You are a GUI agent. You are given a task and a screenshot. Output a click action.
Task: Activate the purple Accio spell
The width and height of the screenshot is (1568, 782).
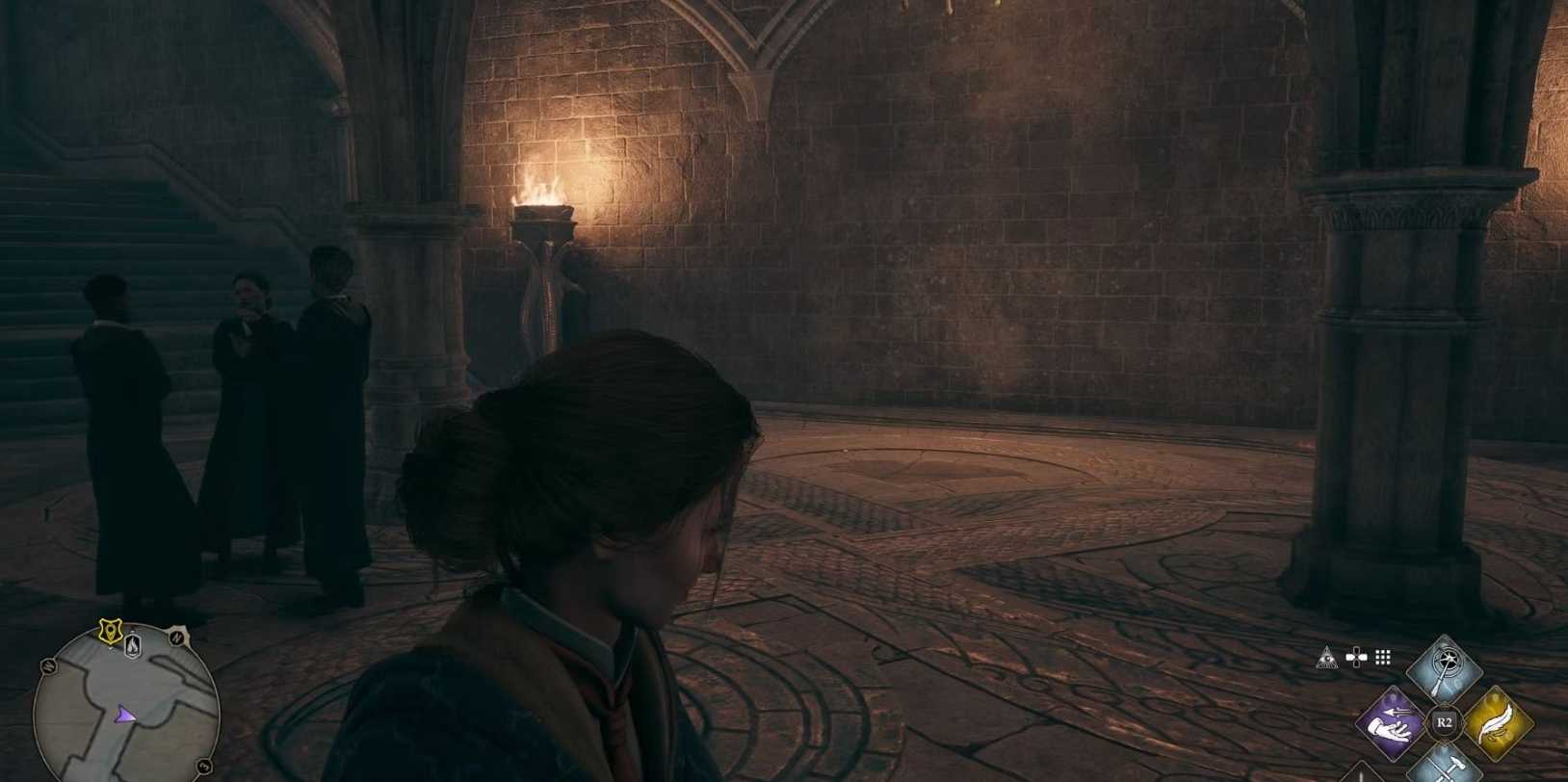pos(1392,722)
